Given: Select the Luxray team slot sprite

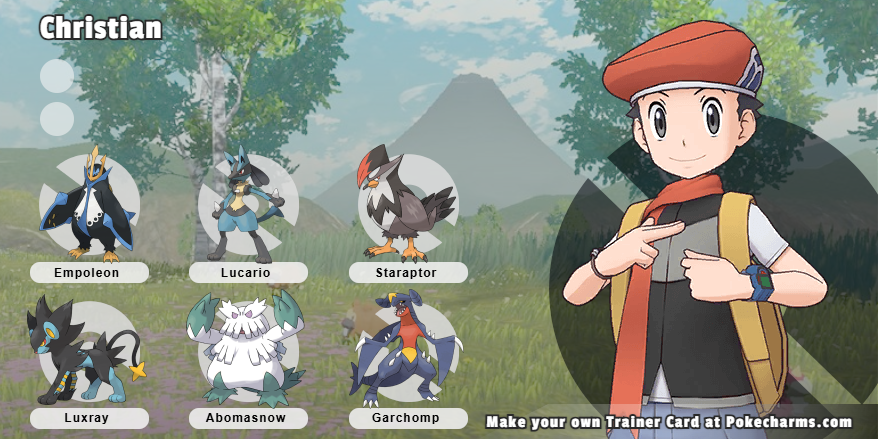Looking at the screenshot, I should point(86,350).
